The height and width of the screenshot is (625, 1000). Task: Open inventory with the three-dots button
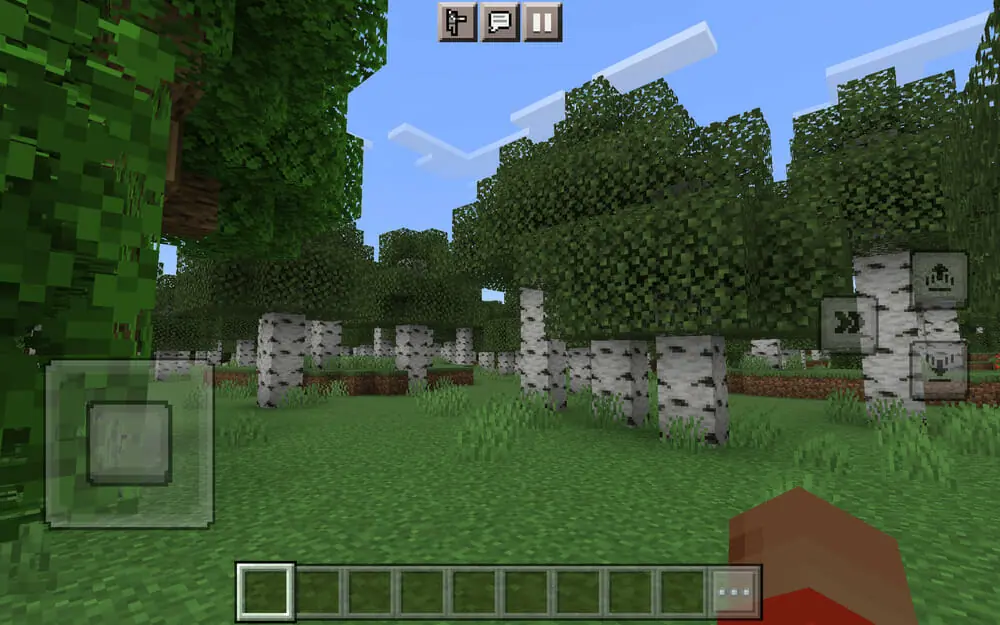735,592
